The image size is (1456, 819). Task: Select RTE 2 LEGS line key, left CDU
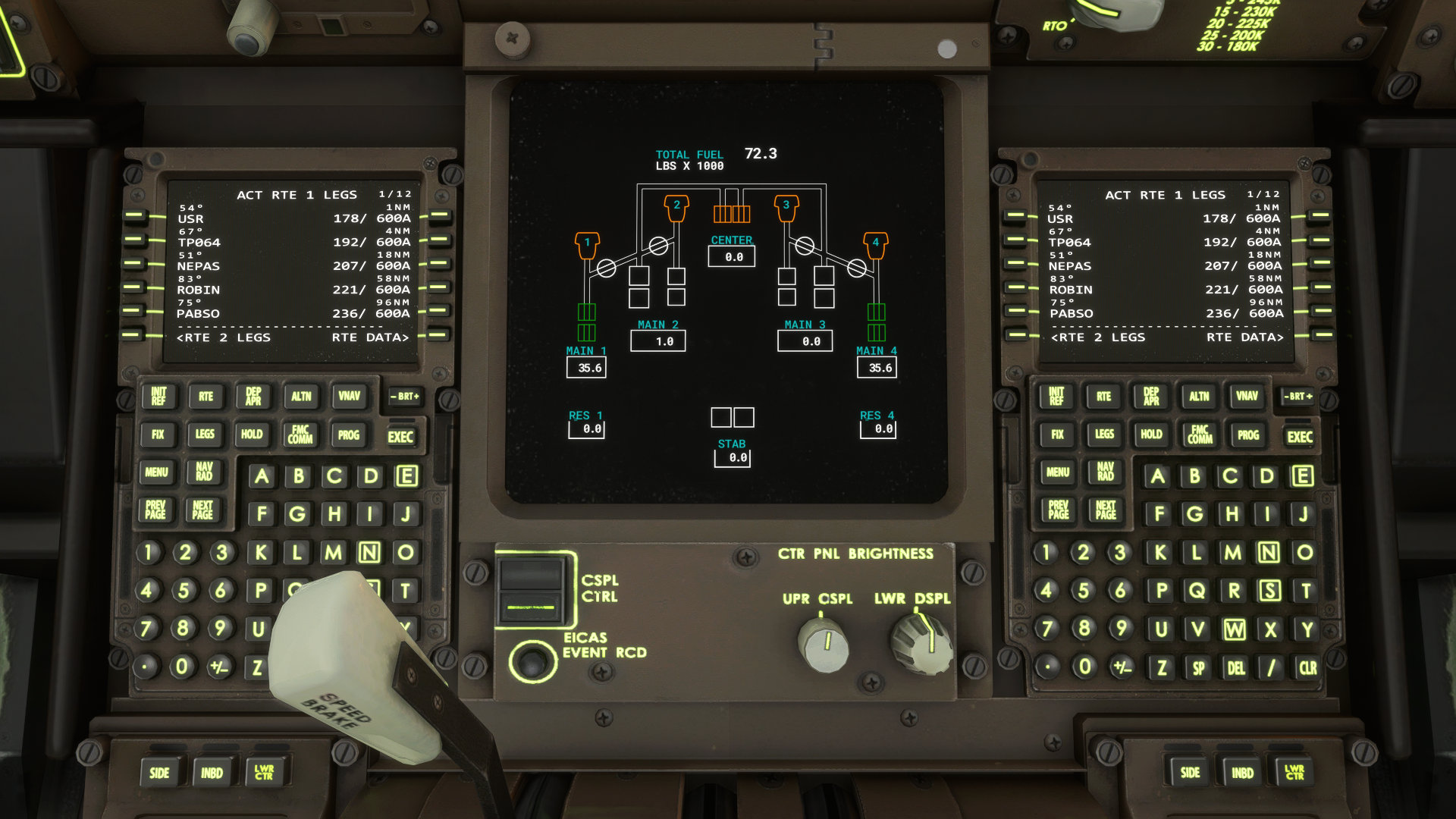coord(133,334)
